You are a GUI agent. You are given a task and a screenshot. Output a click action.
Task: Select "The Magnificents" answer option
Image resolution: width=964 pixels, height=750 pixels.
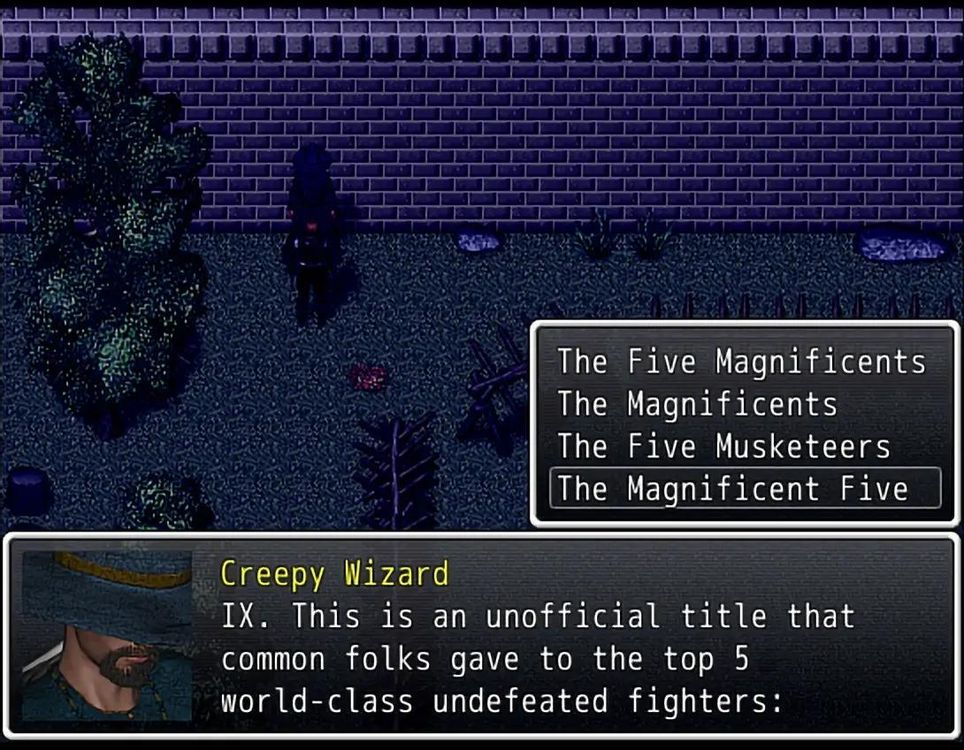pos(697,405)
